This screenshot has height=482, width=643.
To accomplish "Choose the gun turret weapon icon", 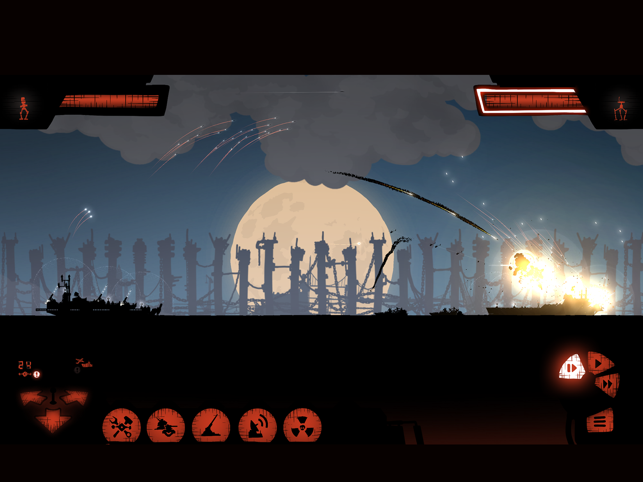I will (166, 427).
